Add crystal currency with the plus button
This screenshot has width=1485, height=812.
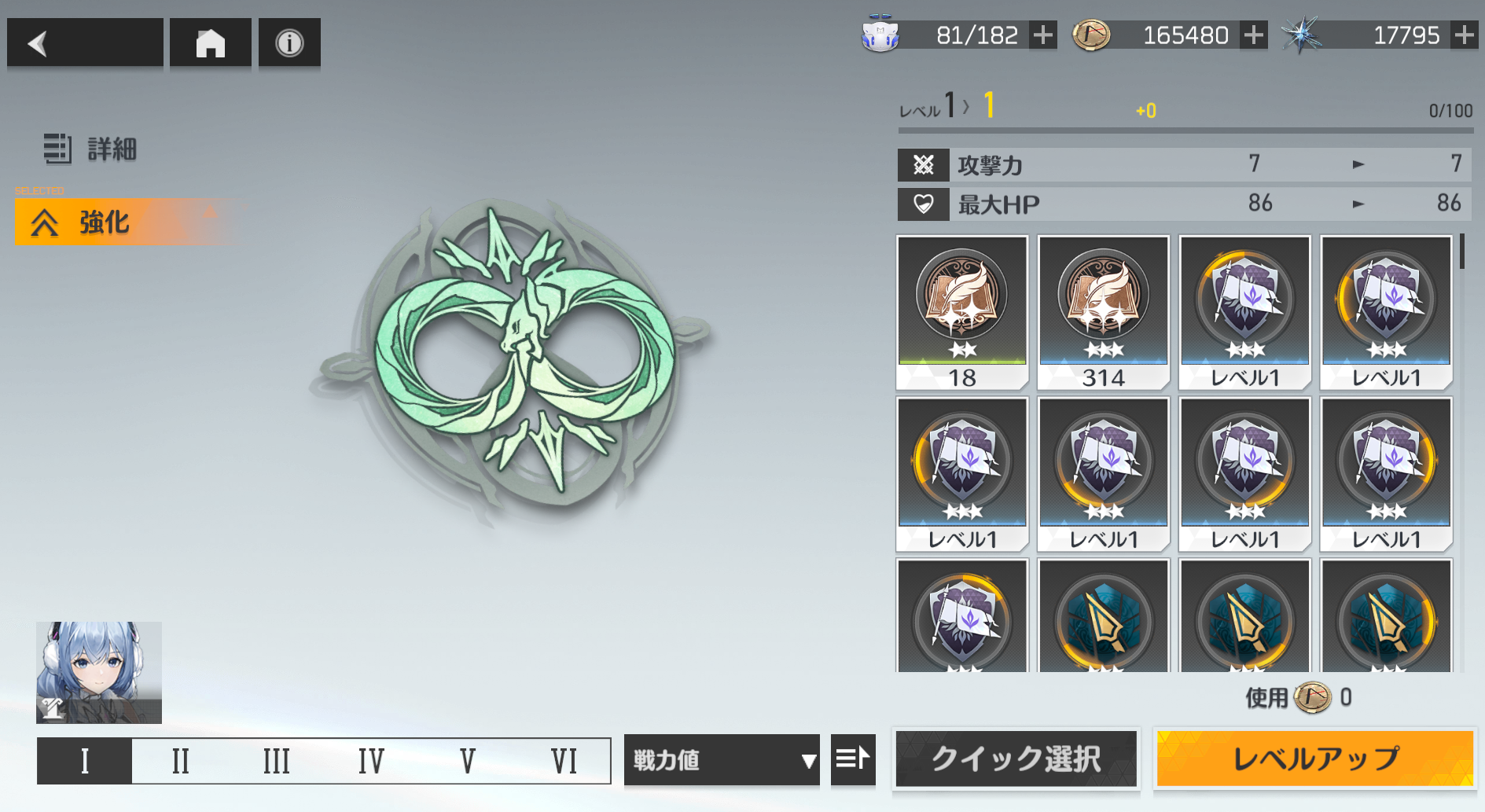(x=1464, y=35)
